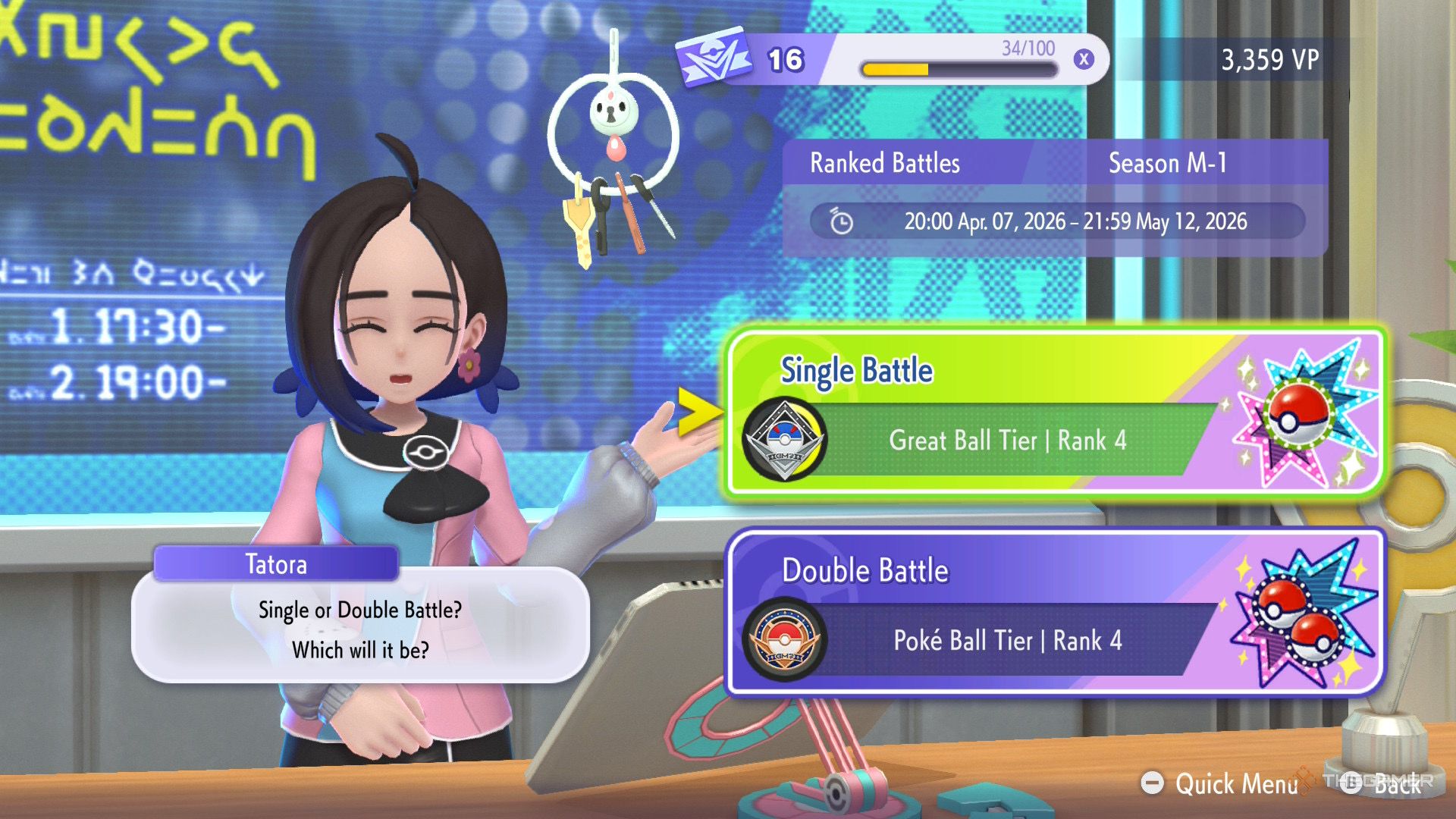
Task: Open the Quick Menu
Action: pos(1222,783)
